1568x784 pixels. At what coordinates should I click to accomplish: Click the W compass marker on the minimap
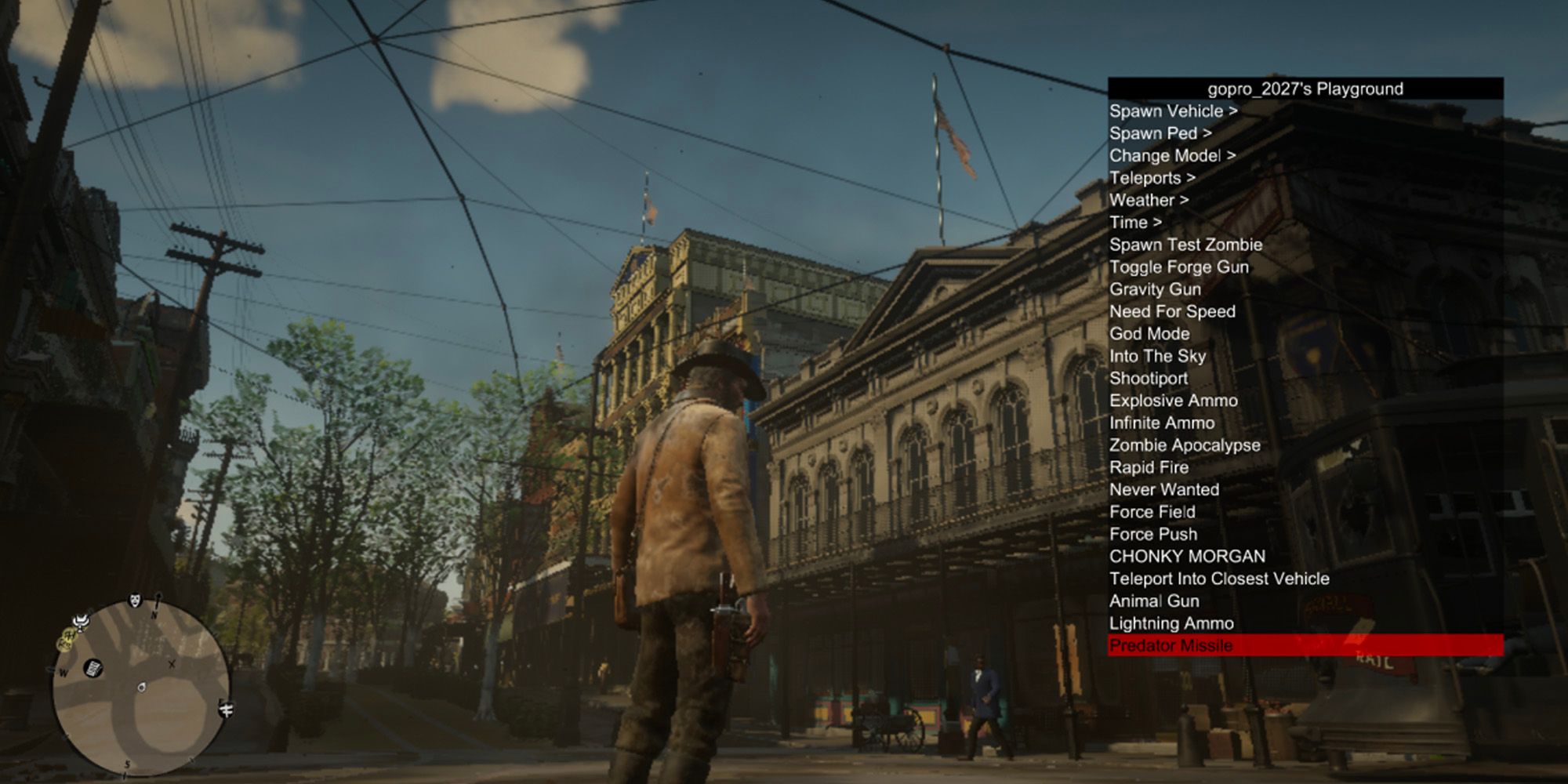(x=64, y=672)
